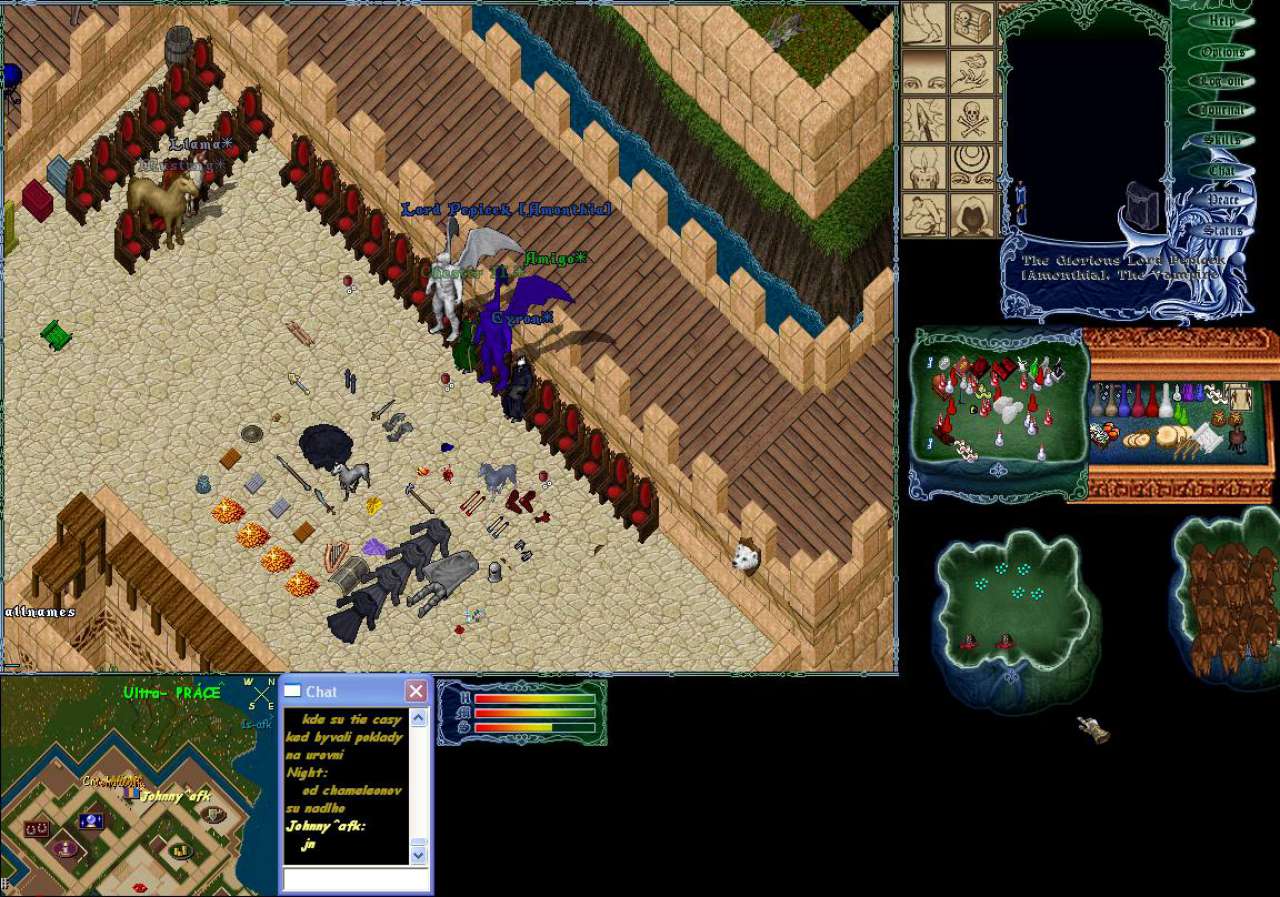The image size is (1280, 897).
Task: Activate the burning candle skill icon
Action: pos(924,167)
